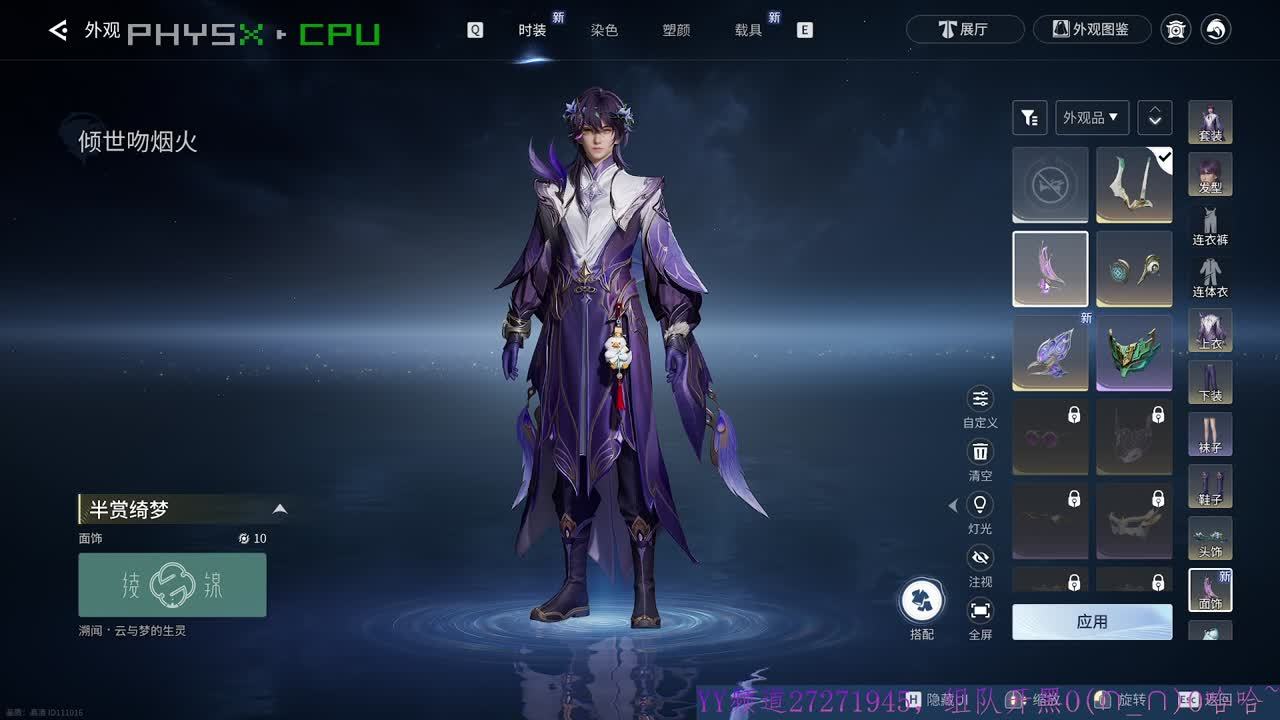The image size is (1280, 720).
Task: Select the empty no-accessory slot
Action: click(x=1050, y=185)
